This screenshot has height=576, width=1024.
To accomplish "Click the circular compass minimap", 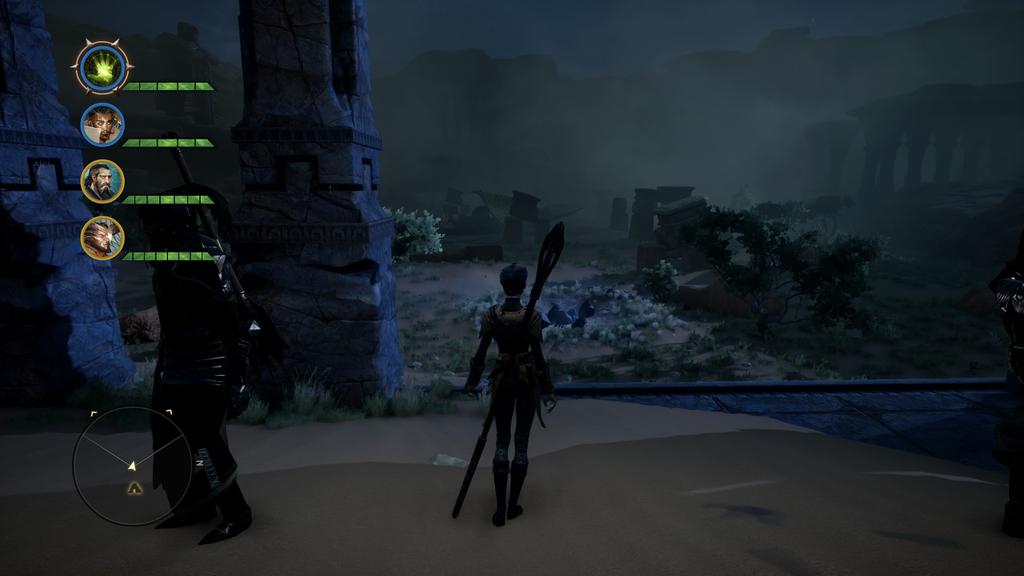I will pyautogui.click(x=132, y=465).
